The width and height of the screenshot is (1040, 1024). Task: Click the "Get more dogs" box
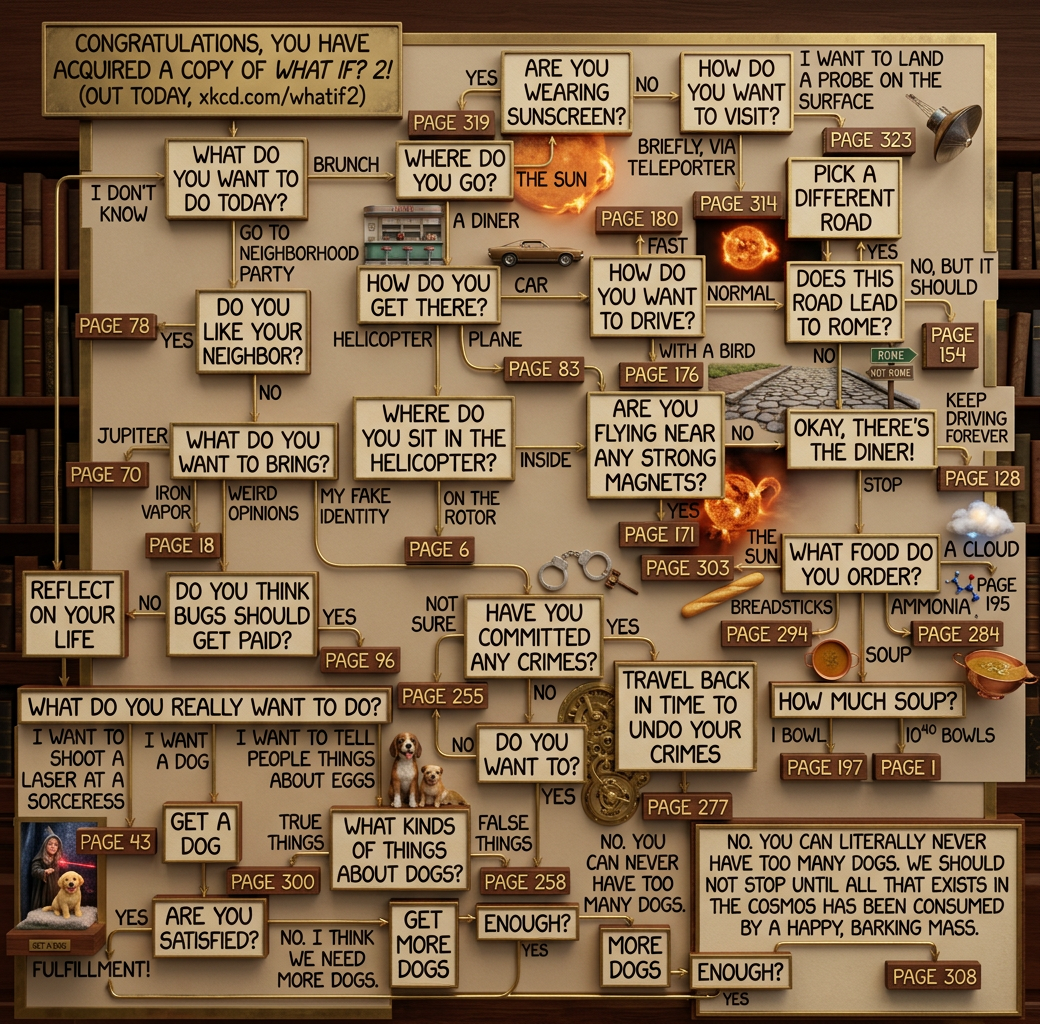click(423, 944)
